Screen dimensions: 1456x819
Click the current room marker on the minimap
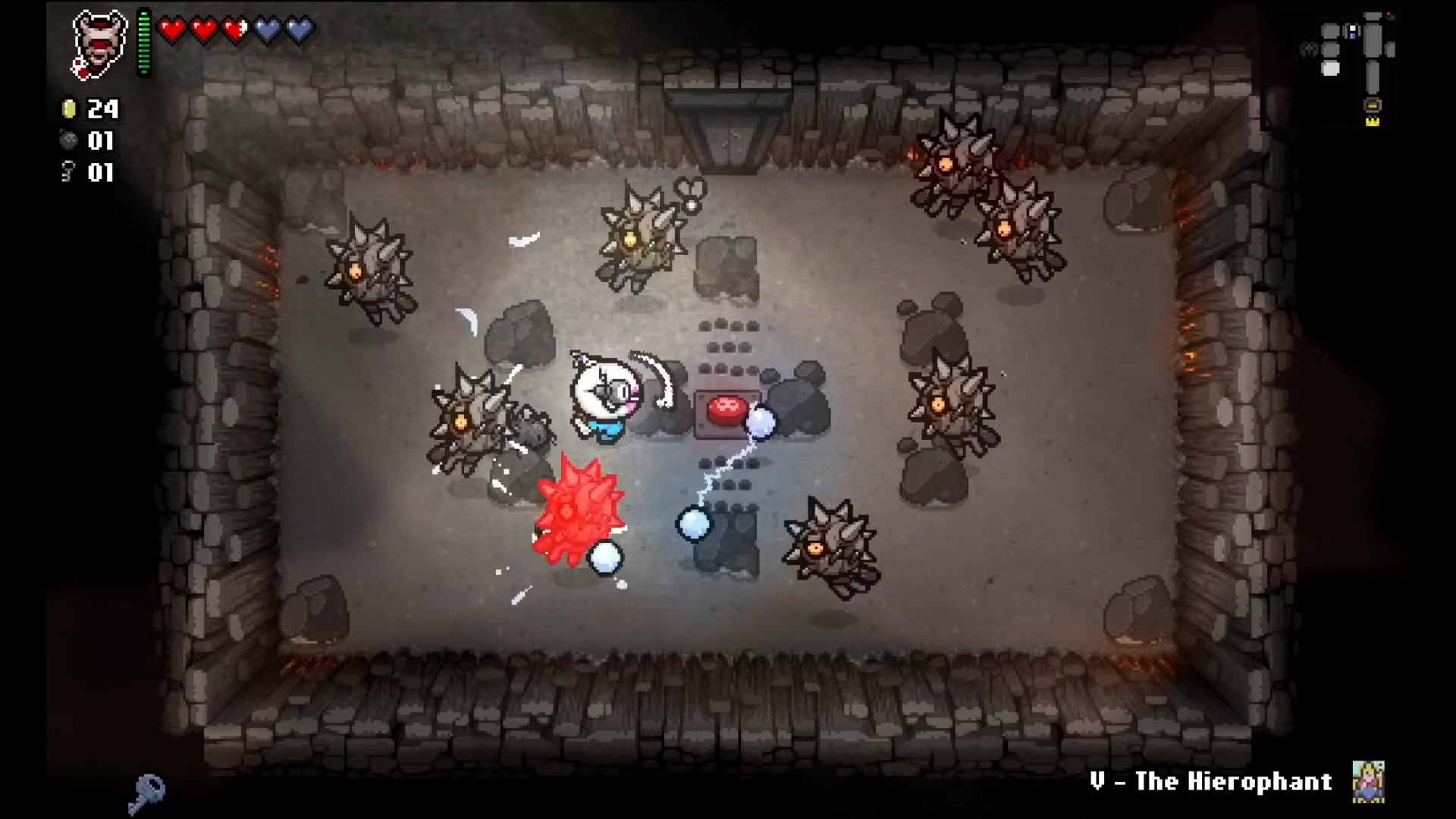click(1330, 67)
